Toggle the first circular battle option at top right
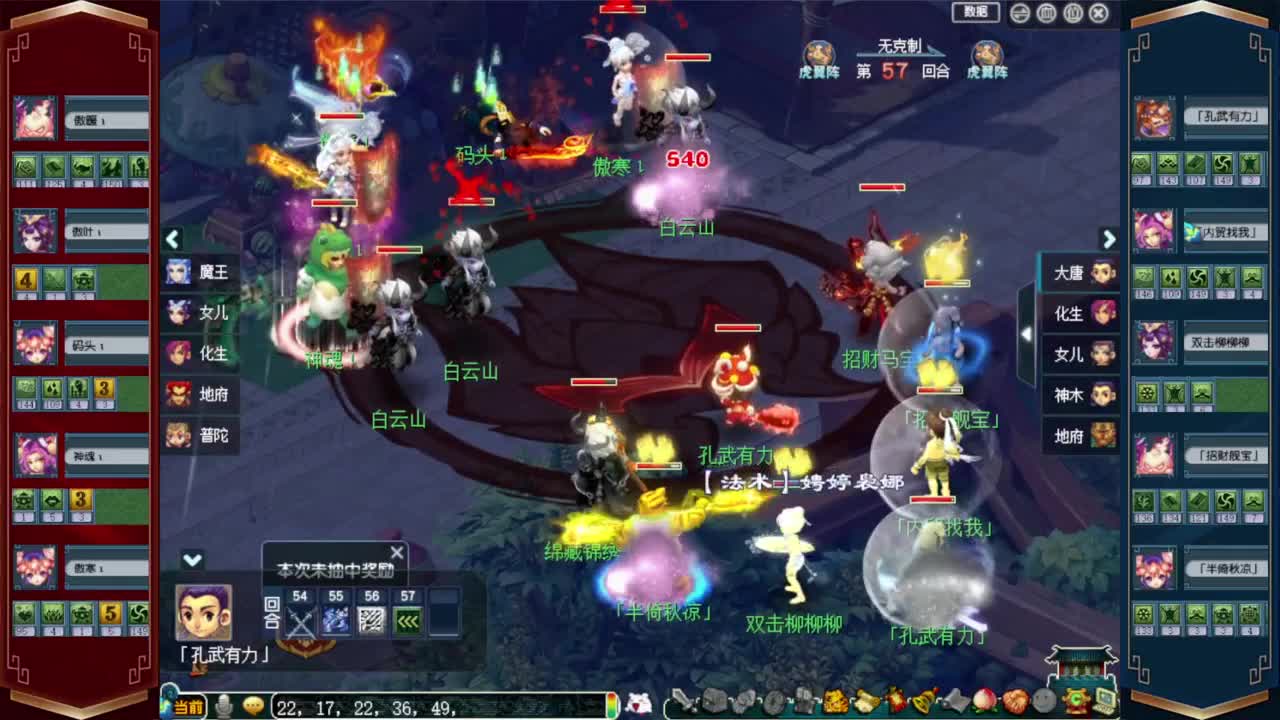The width and height of the screenshot is (1280, 720). pyautogui.click(x=1019, y=12)
